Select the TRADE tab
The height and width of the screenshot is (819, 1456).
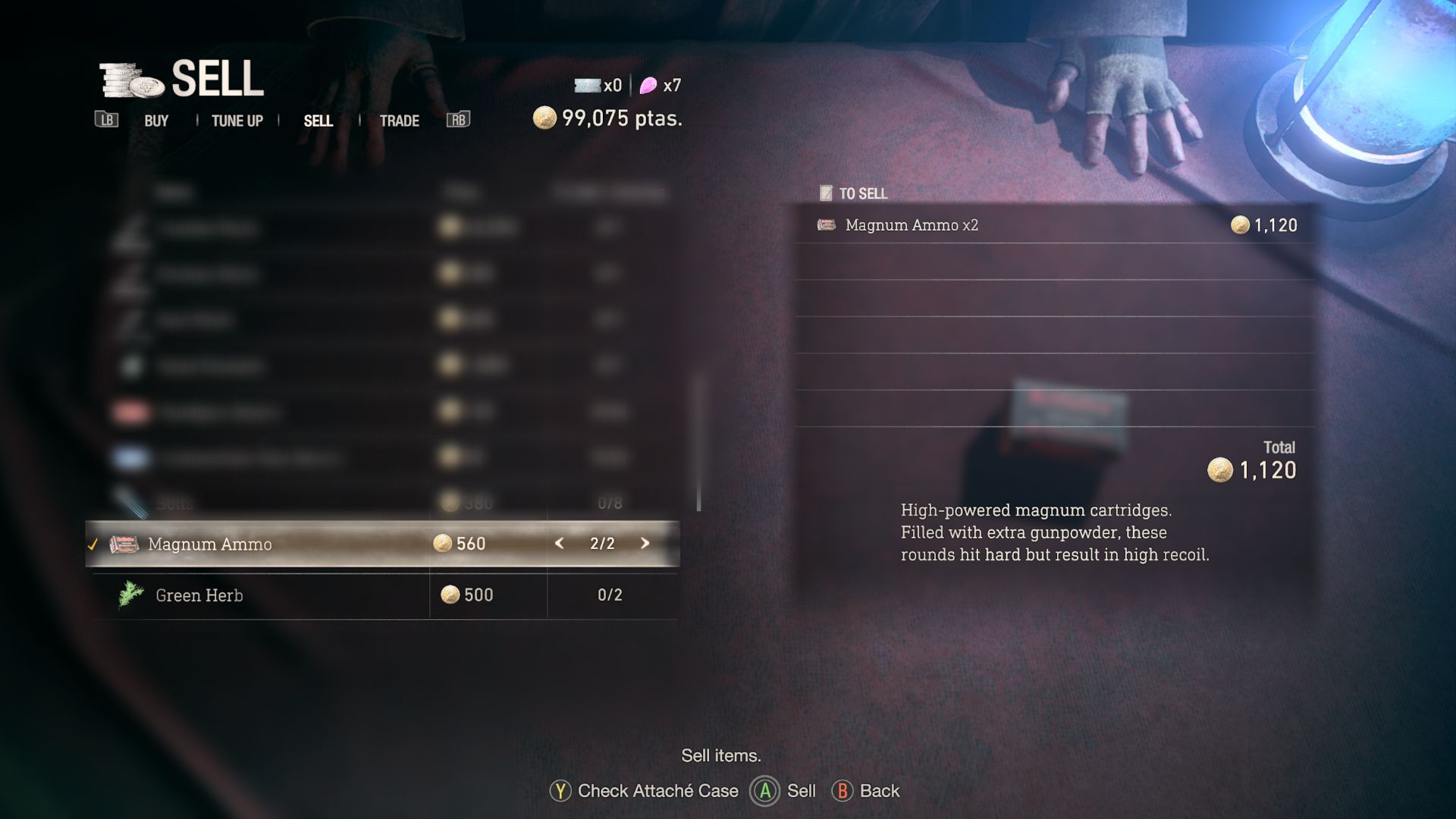[400, 120]
